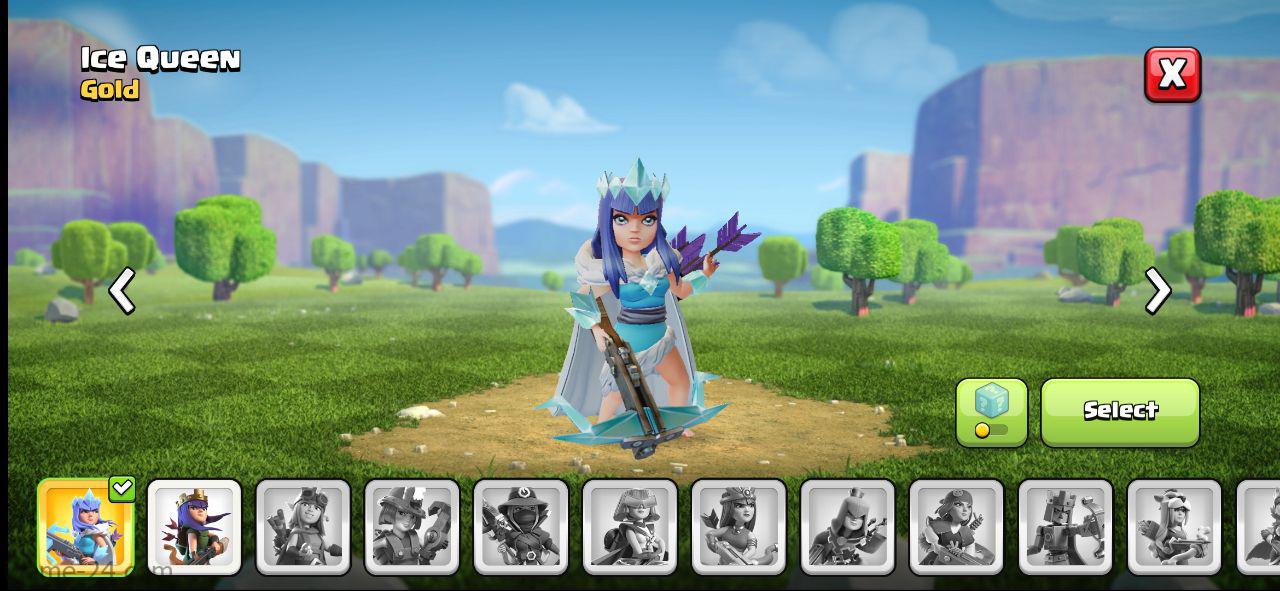Viewport: 1280px width, 591px height.
Task: Confirm skin with the green Select button
Action: click(x=1120, y=411)
